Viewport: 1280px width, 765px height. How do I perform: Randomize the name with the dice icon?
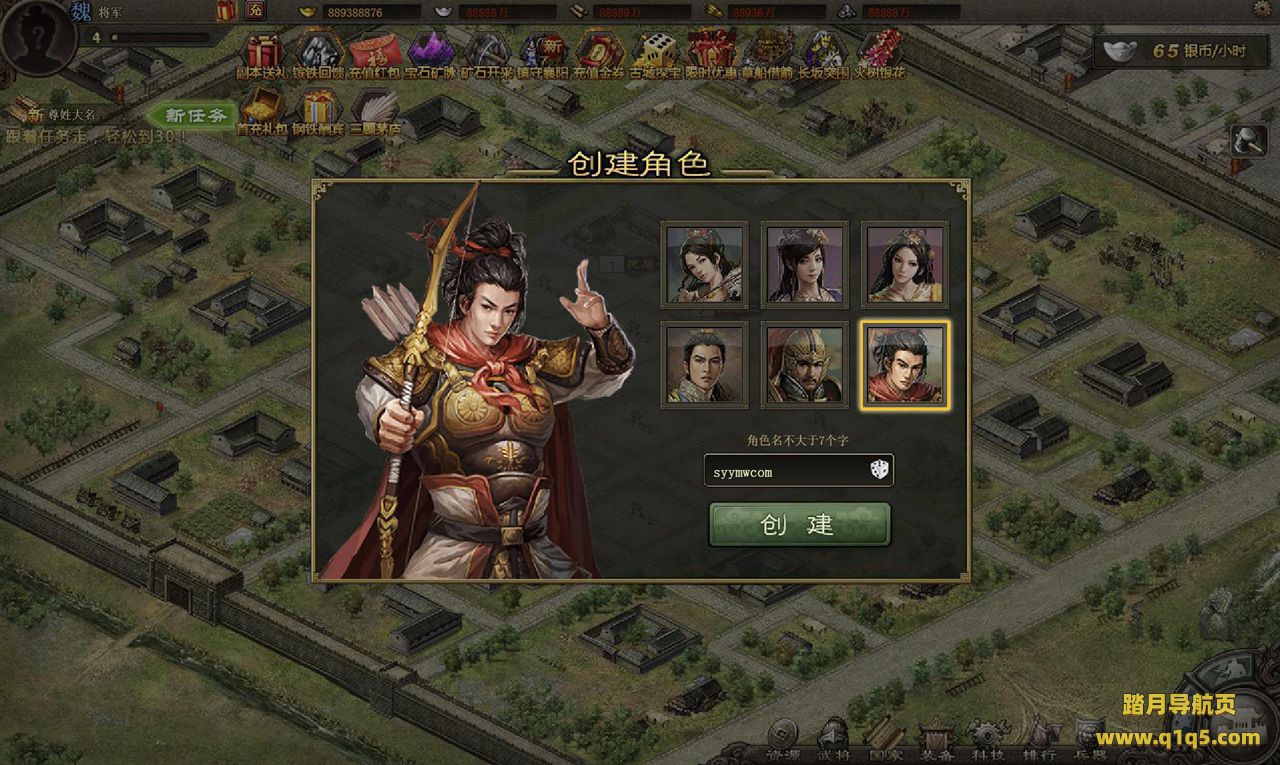pos(877,470)
